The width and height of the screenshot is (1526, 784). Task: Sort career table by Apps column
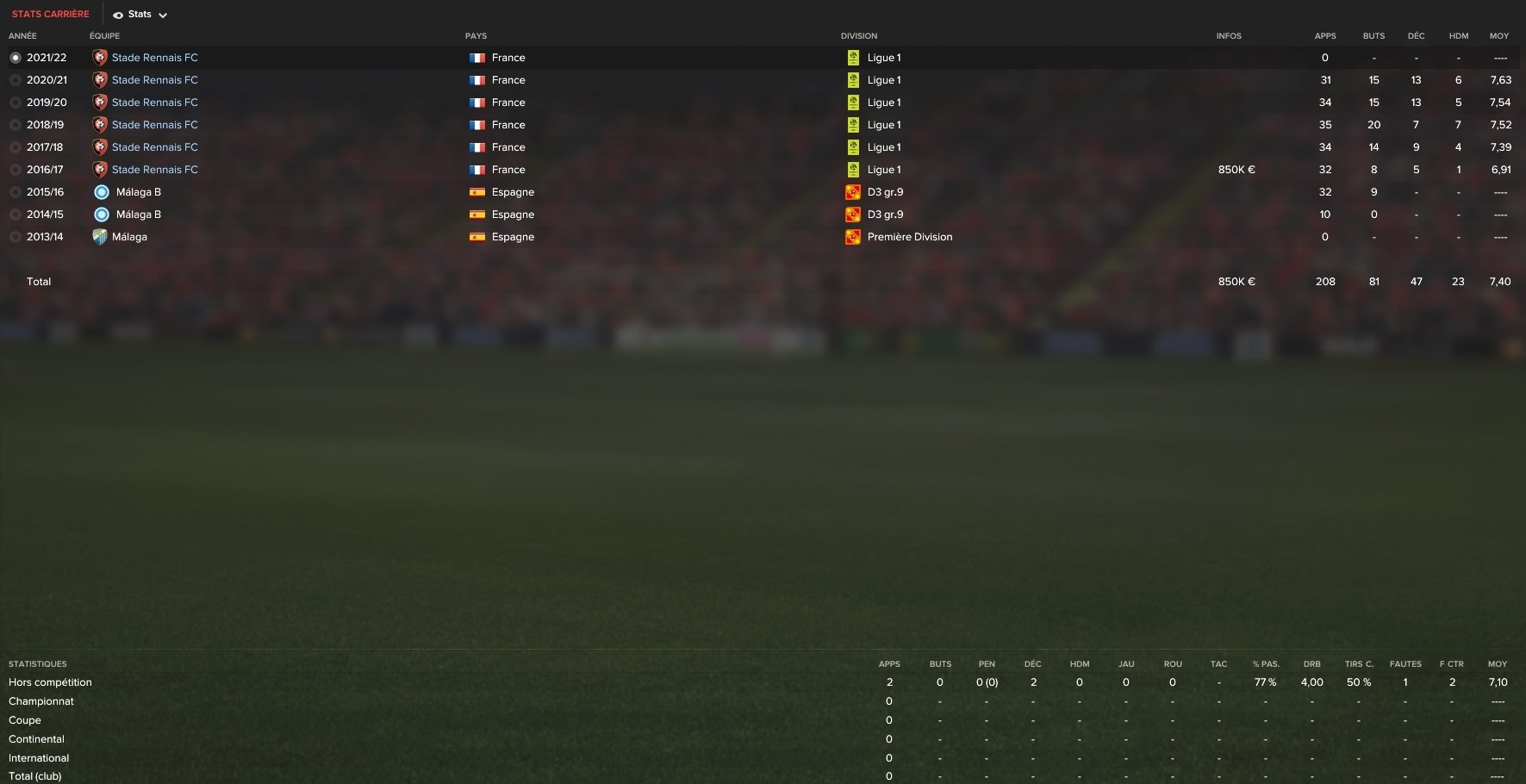(1324, 36)
